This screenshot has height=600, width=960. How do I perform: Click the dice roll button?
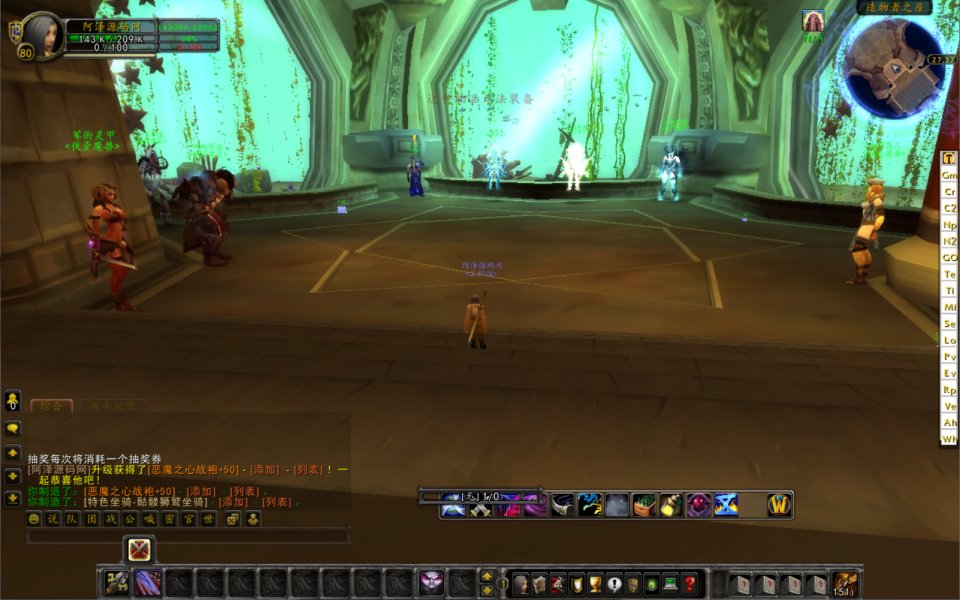(x=233, y=519)
